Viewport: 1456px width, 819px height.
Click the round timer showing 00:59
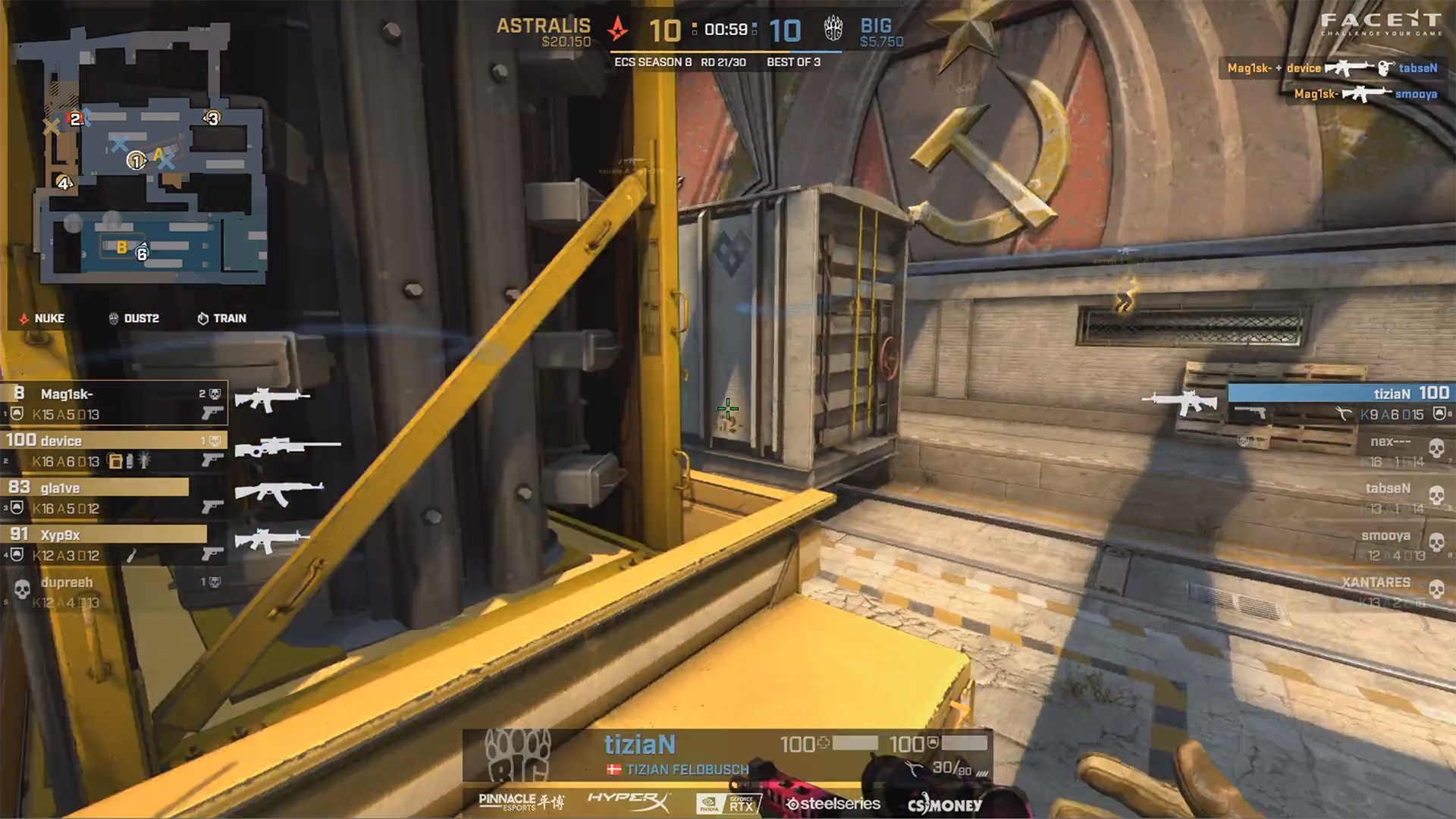coord(726,30)
